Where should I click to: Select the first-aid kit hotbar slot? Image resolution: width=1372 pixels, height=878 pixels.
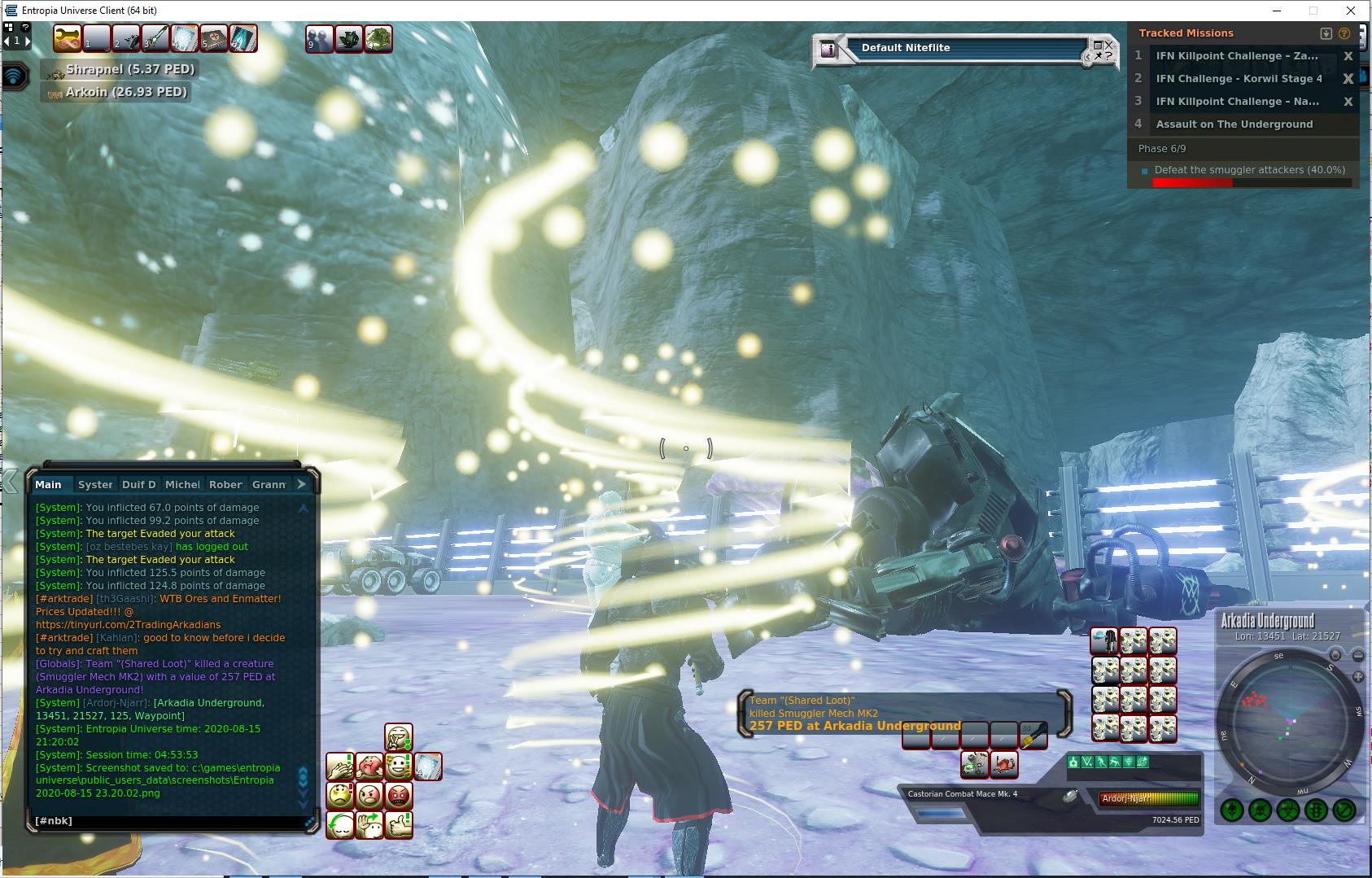[214, 38]
